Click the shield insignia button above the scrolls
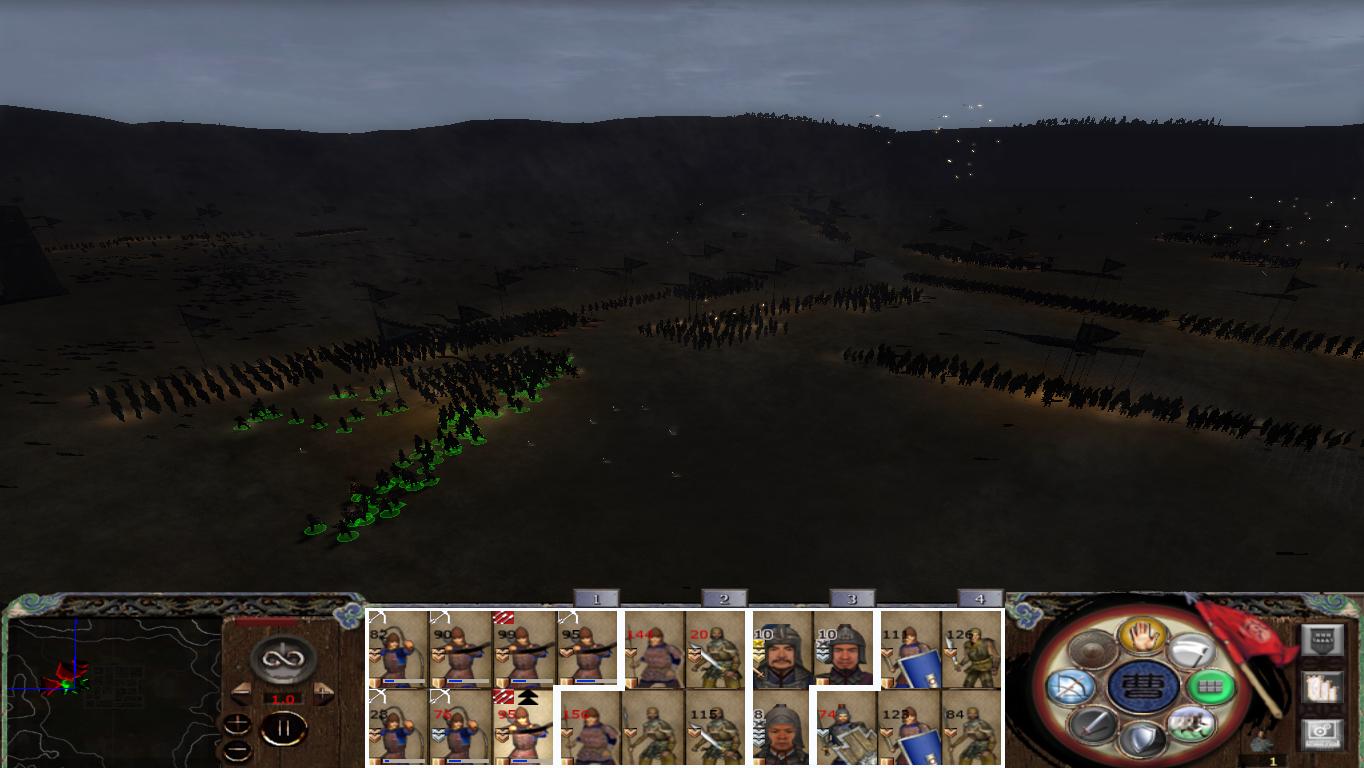 [1324, 639]
